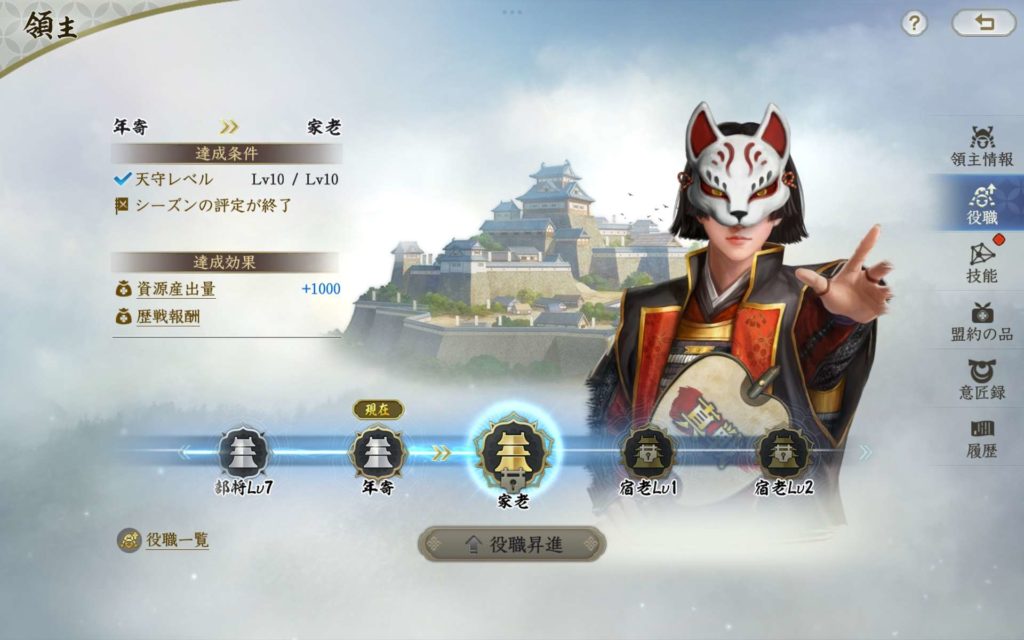Show earlier ranks with the left arrow

pos(184,453)
